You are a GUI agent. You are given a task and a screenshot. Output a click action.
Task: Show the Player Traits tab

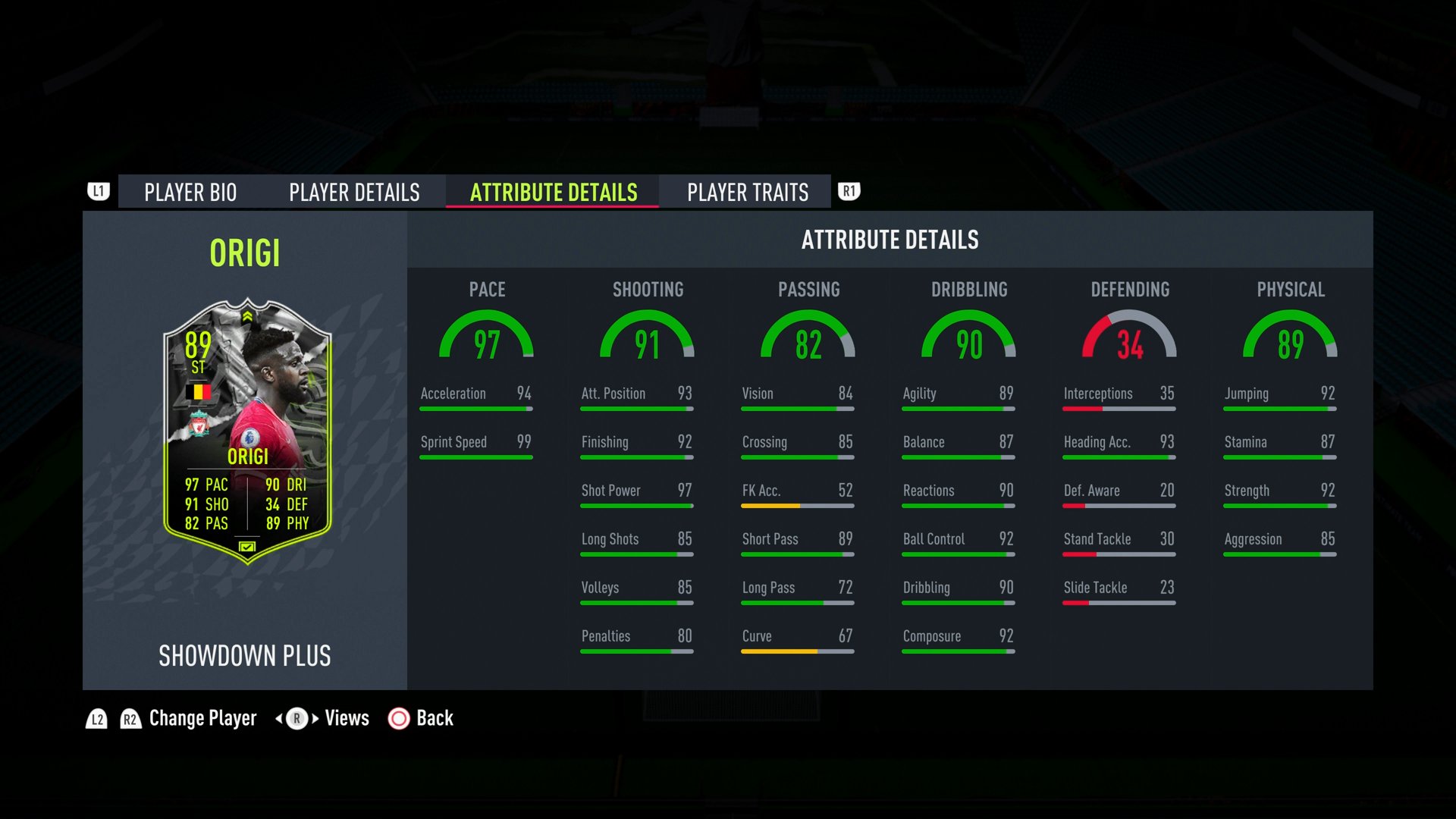pos(748,193)
